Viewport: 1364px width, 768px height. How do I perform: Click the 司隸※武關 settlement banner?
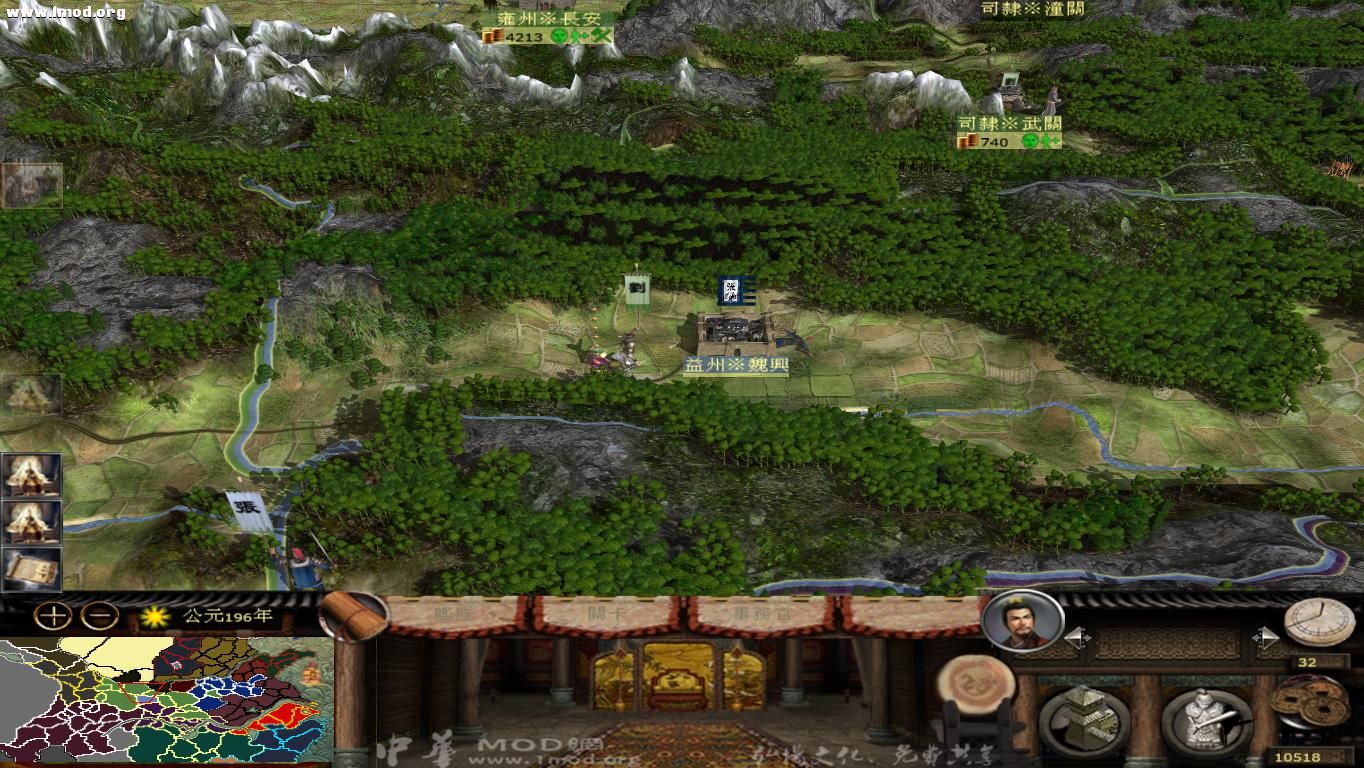[1011, 120]
